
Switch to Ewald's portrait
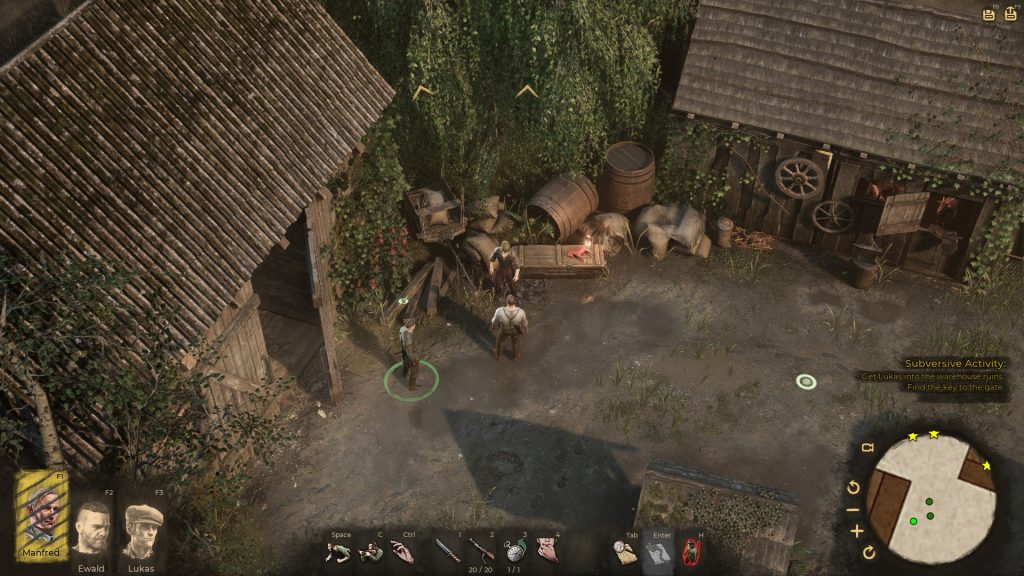[91, 528]
